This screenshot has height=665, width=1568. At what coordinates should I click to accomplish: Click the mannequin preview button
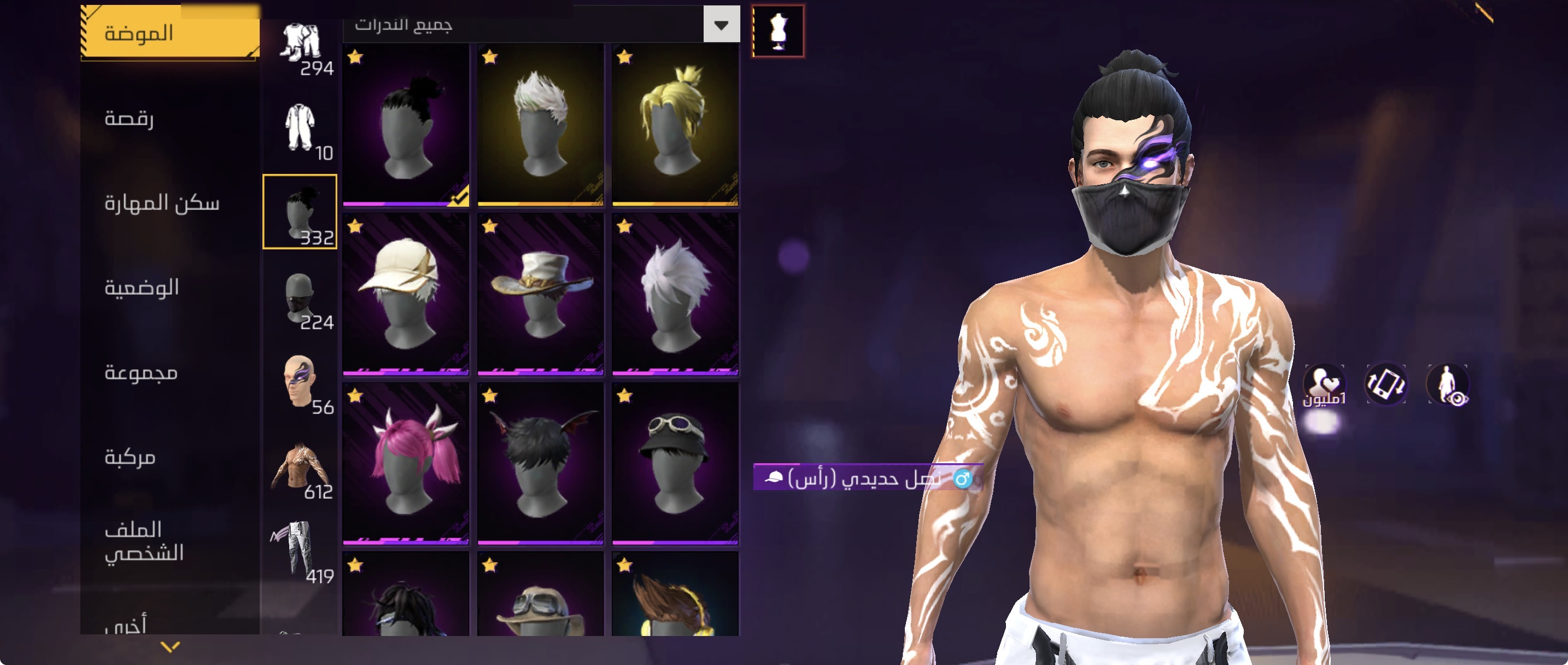pyautogui.click(x=778, y=31)
